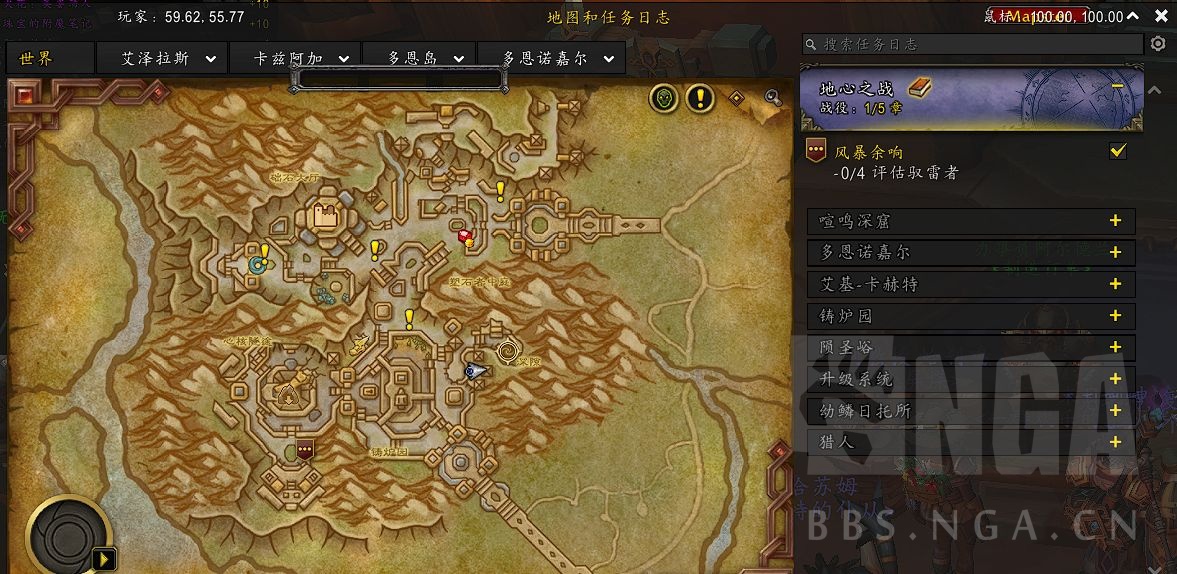Select the 世界 breadcrumb button
This screenshot has height=574, width=1177.
click(x=37, y=58)
